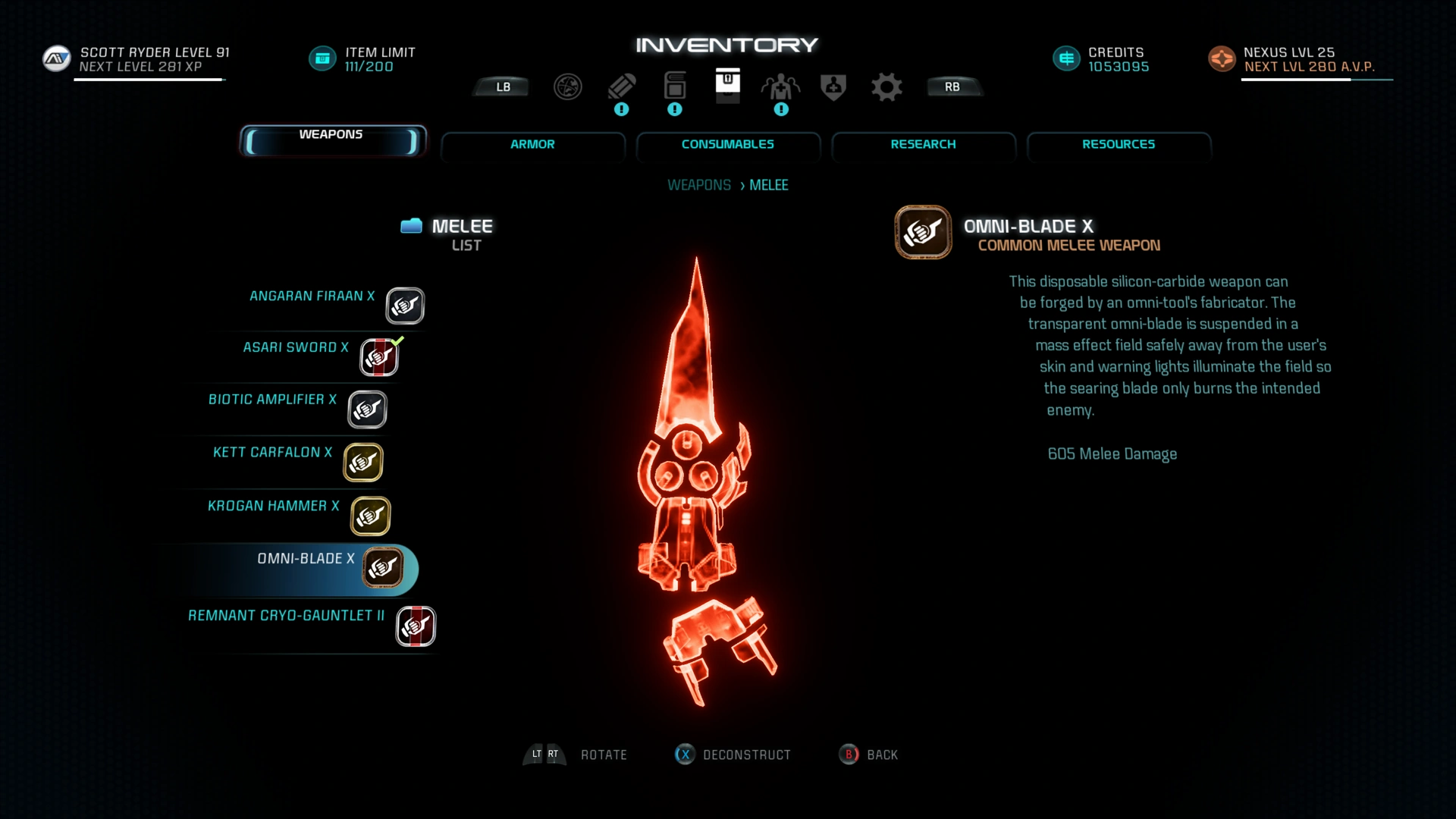Open the map globe menu icon
The image size is (1456, 819).
coord(567,87)
